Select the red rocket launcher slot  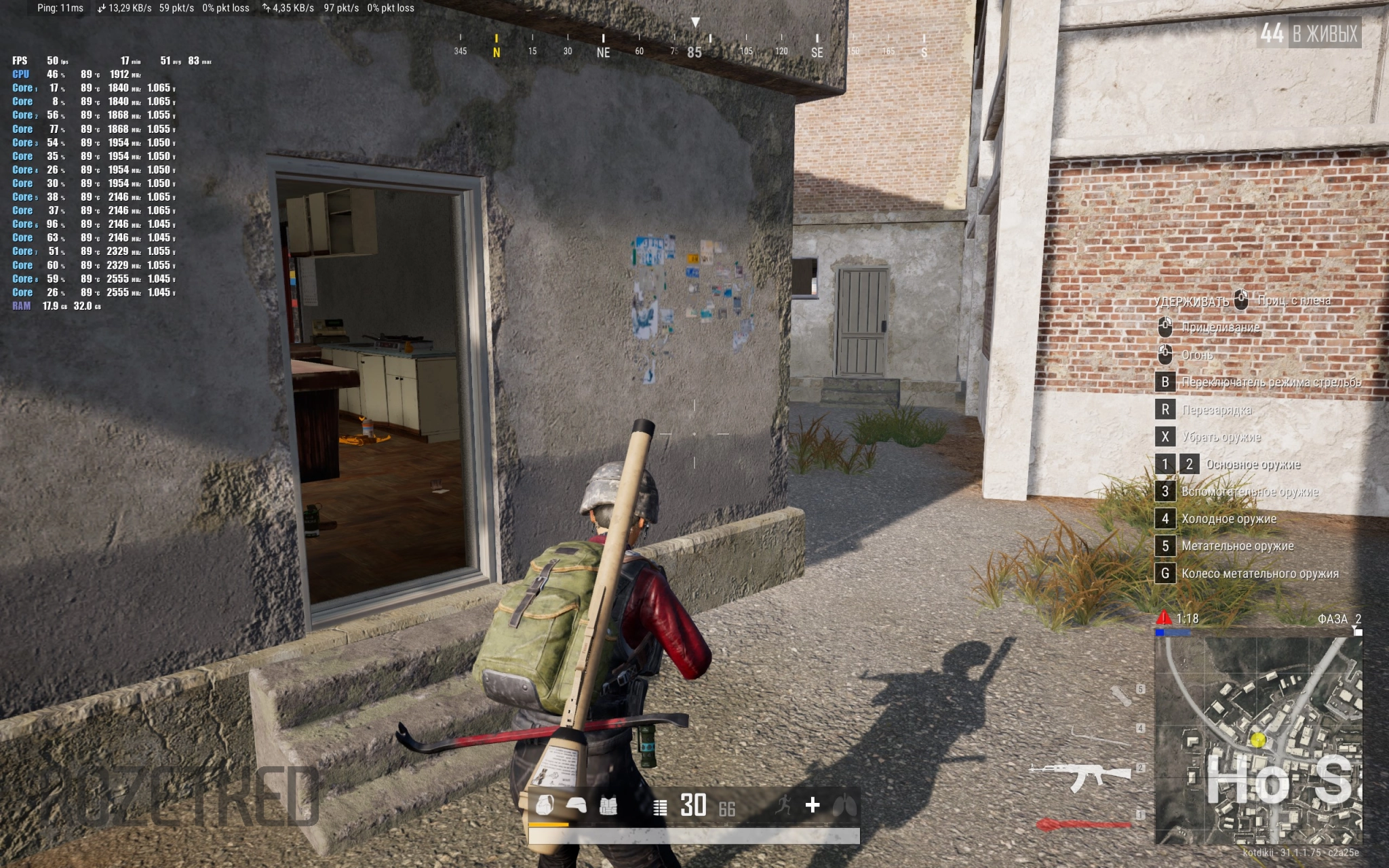[1084, 825]
